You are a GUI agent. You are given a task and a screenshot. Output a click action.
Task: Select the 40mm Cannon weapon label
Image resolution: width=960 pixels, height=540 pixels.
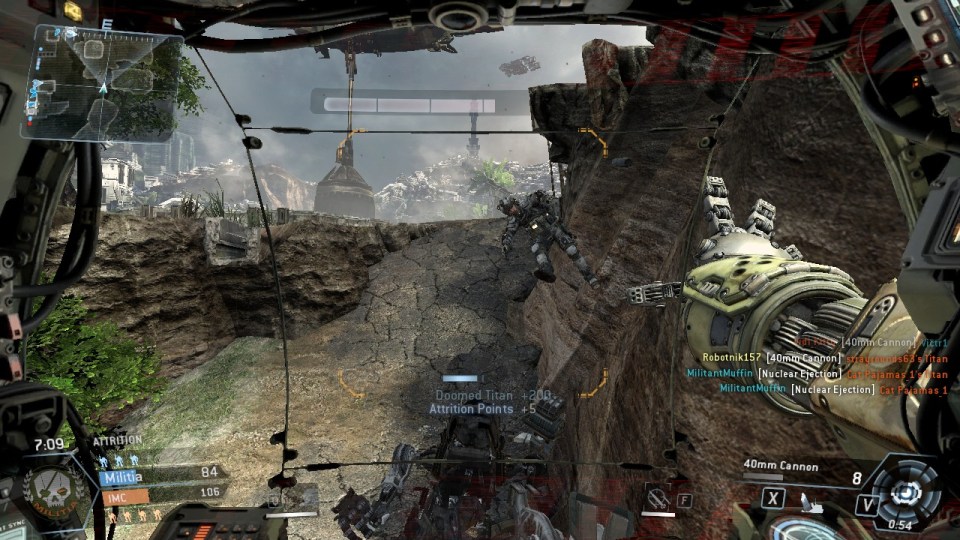click(x=780, y=466)
